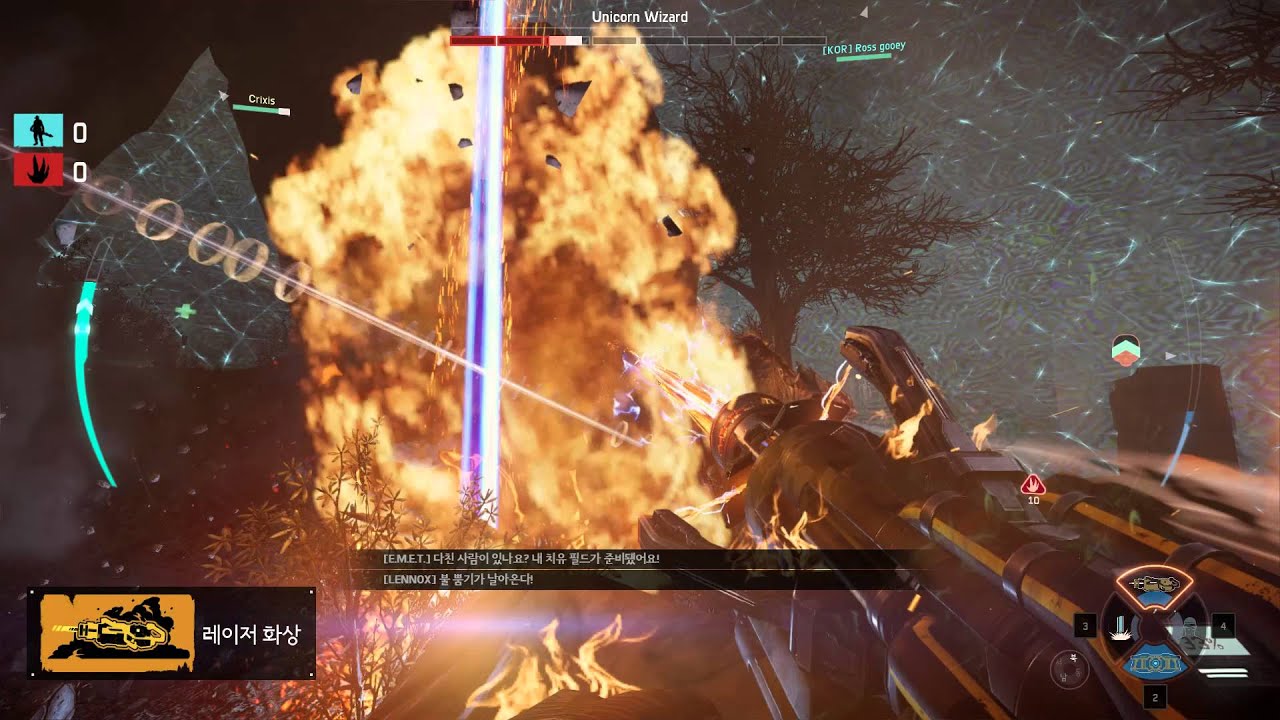Image resolution: width=1280 pixels, height=720 pixels.
Task: Select teammate Ross gooey name tag
Action: click(x=863, y=48)
